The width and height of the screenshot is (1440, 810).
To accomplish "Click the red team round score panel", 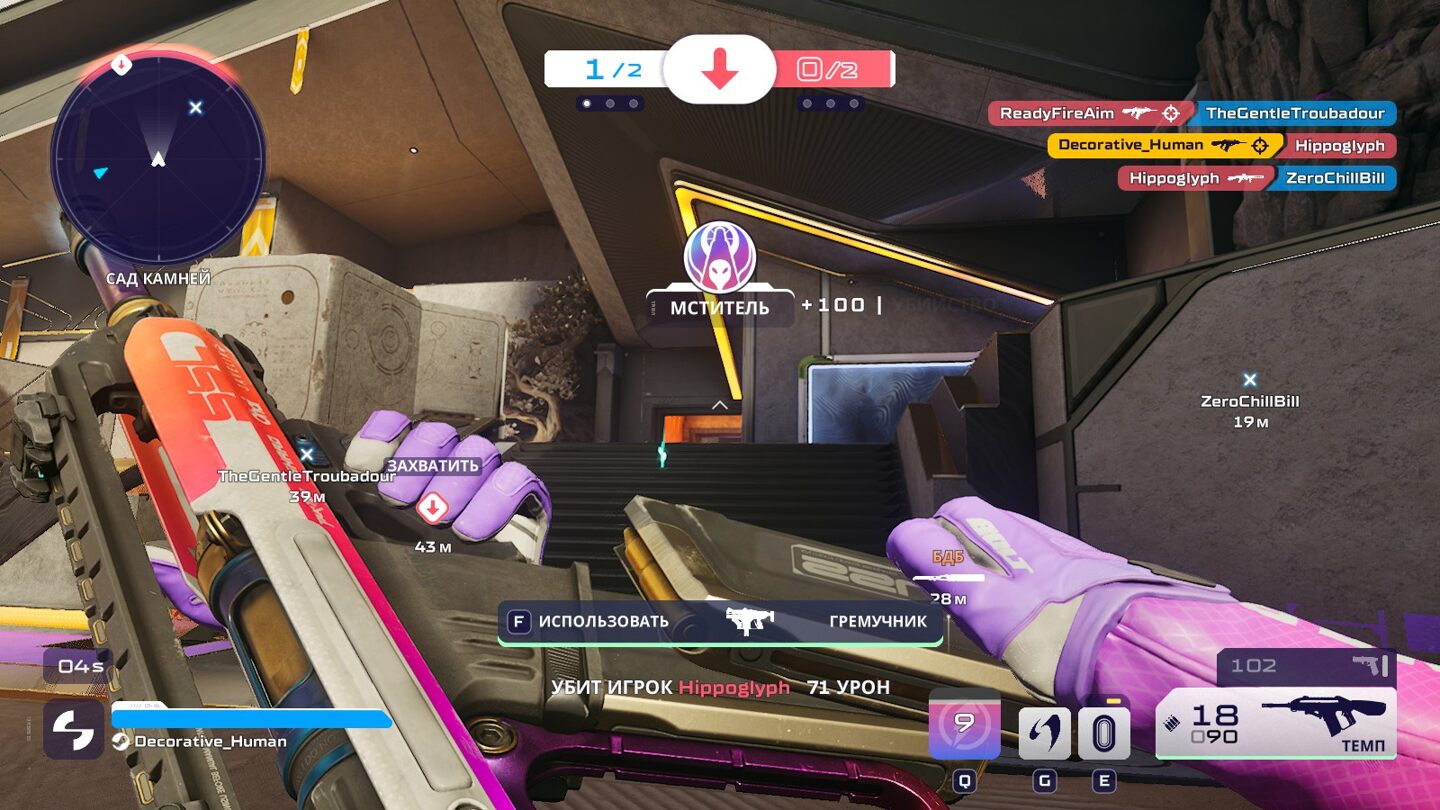I will [x=831, y=69].
